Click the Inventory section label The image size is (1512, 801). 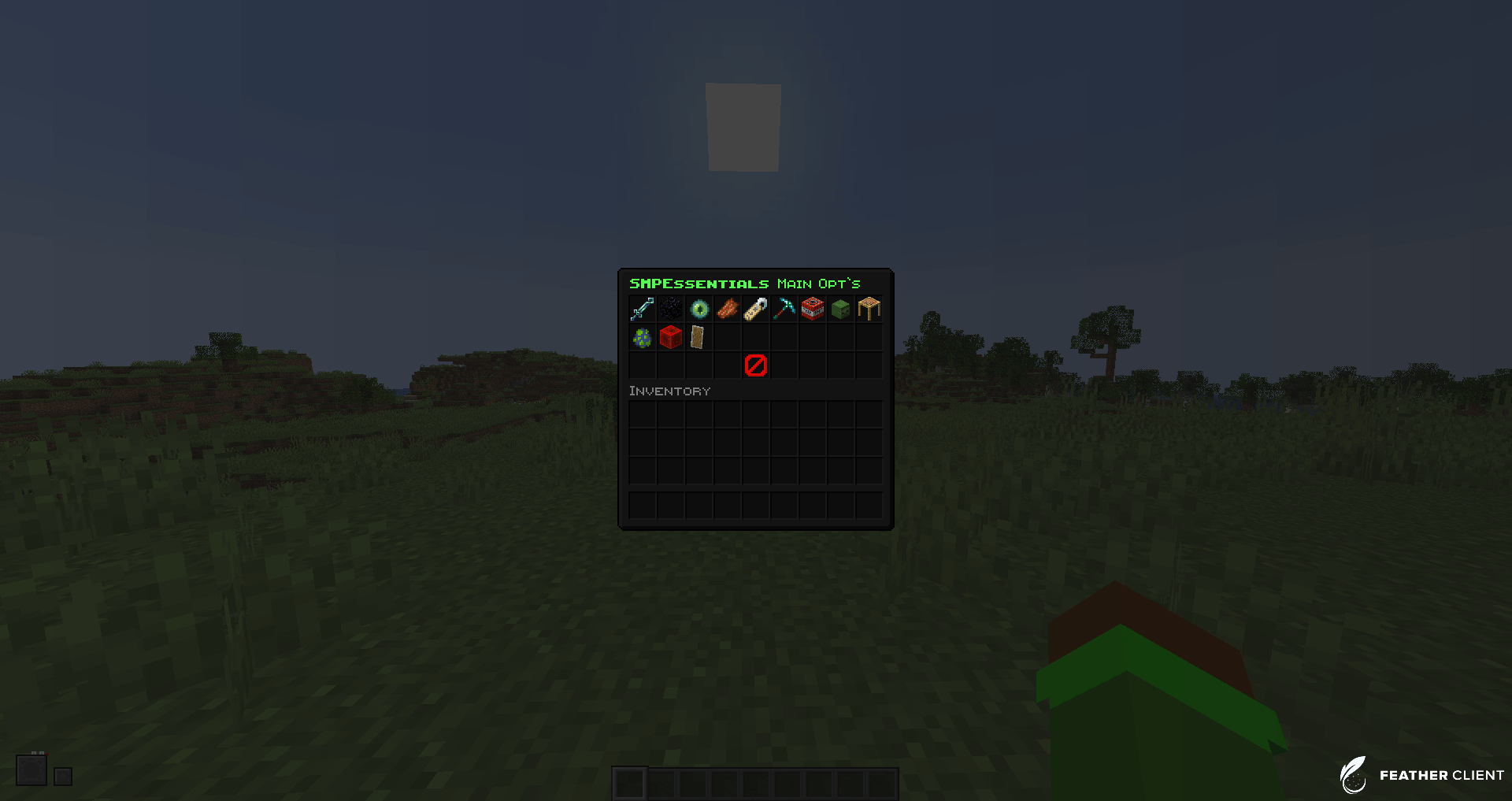tap(669, 391)
